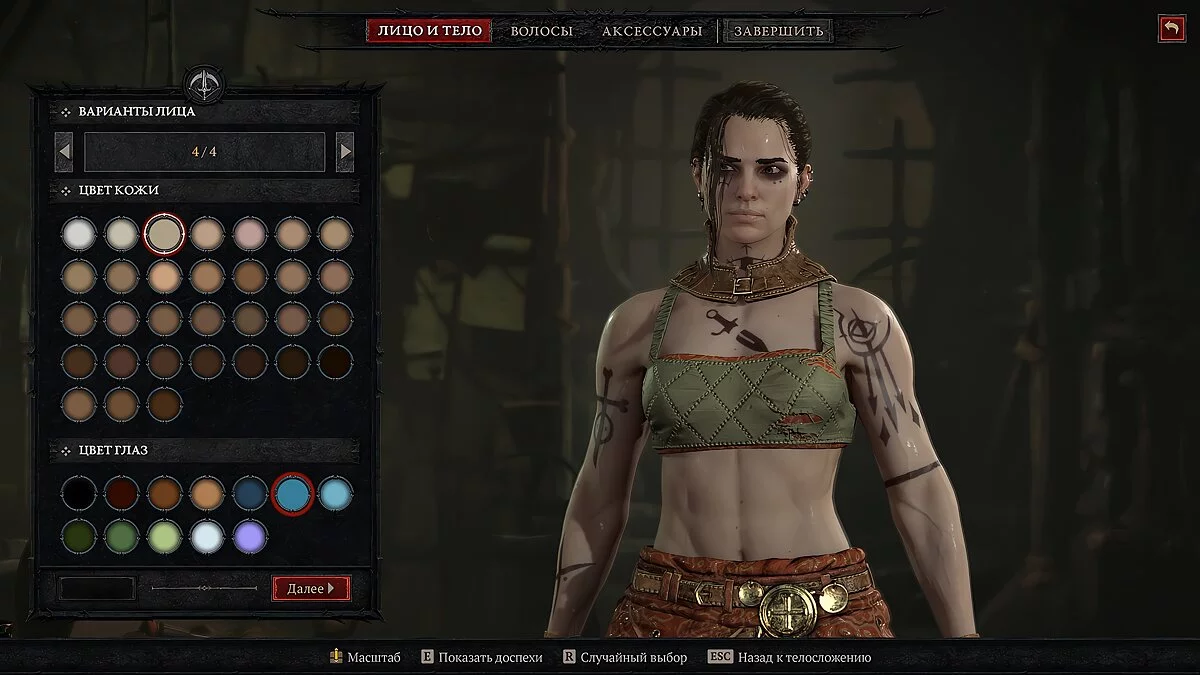This screenshot has width=1200, height=675.
Task: Choose the white skin color swatch
Action: tap(79, 234)
